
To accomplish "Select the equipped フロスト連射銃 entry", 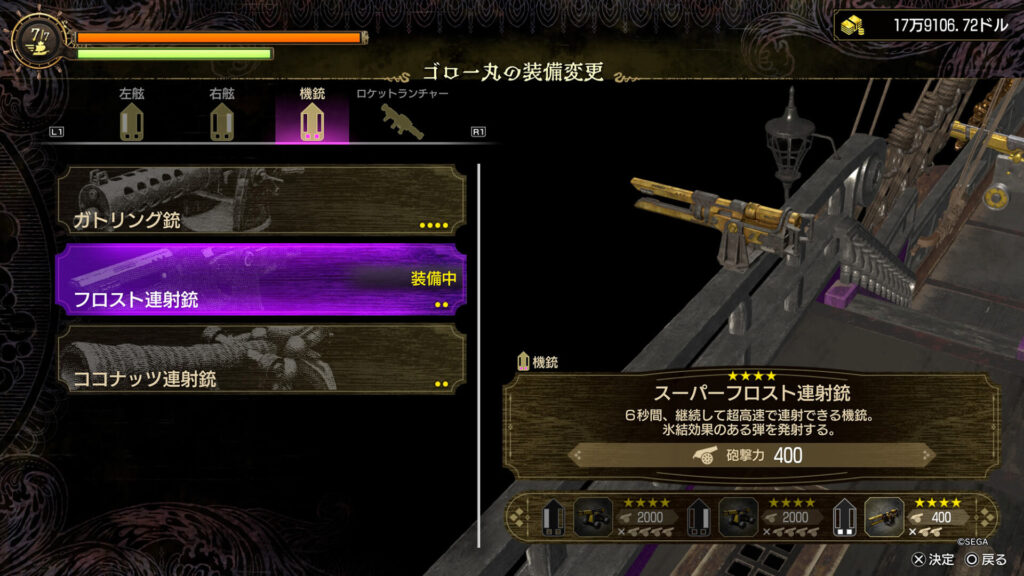I will click(260, 281).
